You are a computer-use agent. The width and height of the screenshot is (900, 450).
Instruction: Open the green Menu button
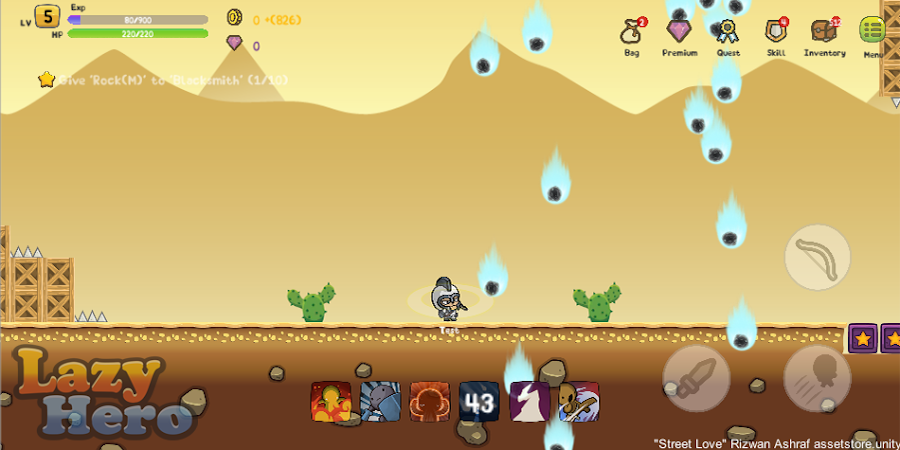tap(872, 32)
